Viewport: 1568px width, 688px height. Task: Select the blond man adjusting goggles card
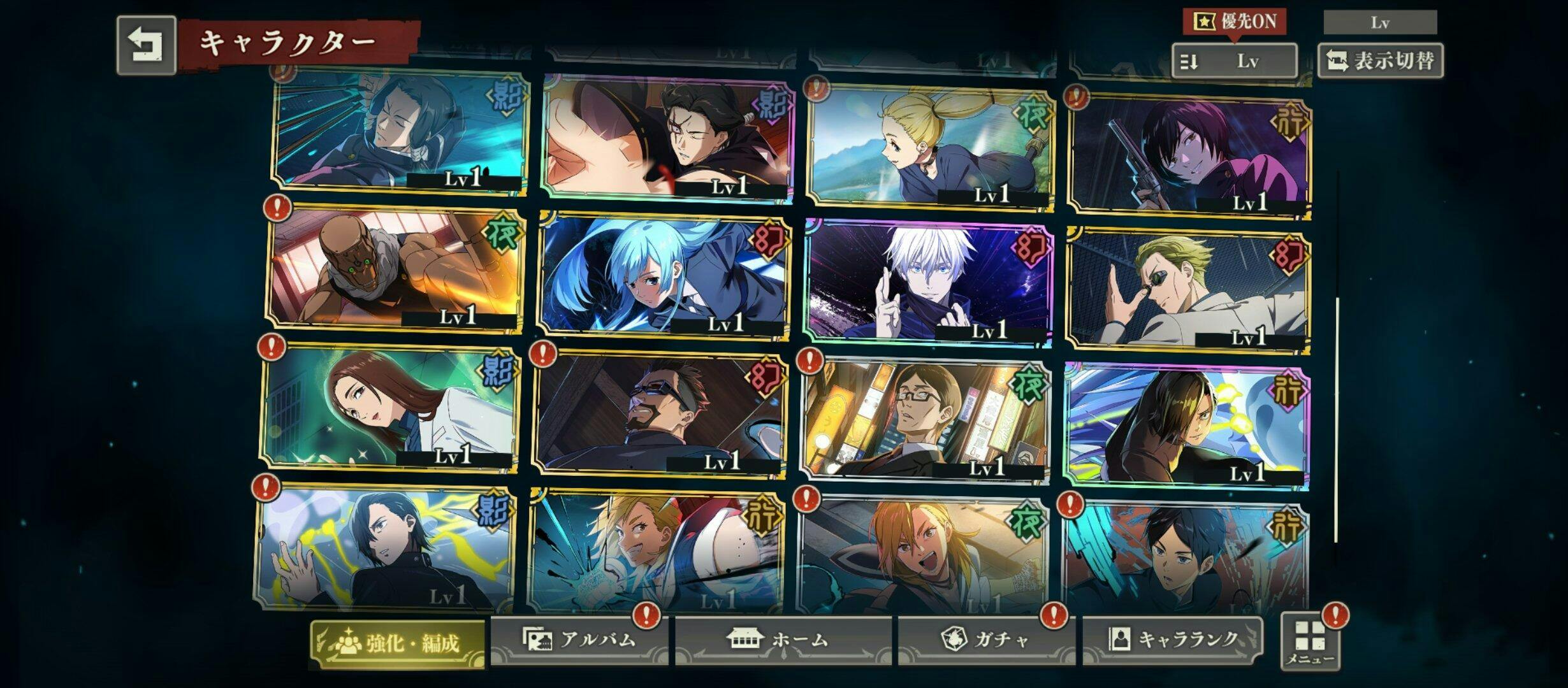point(1189,288)
